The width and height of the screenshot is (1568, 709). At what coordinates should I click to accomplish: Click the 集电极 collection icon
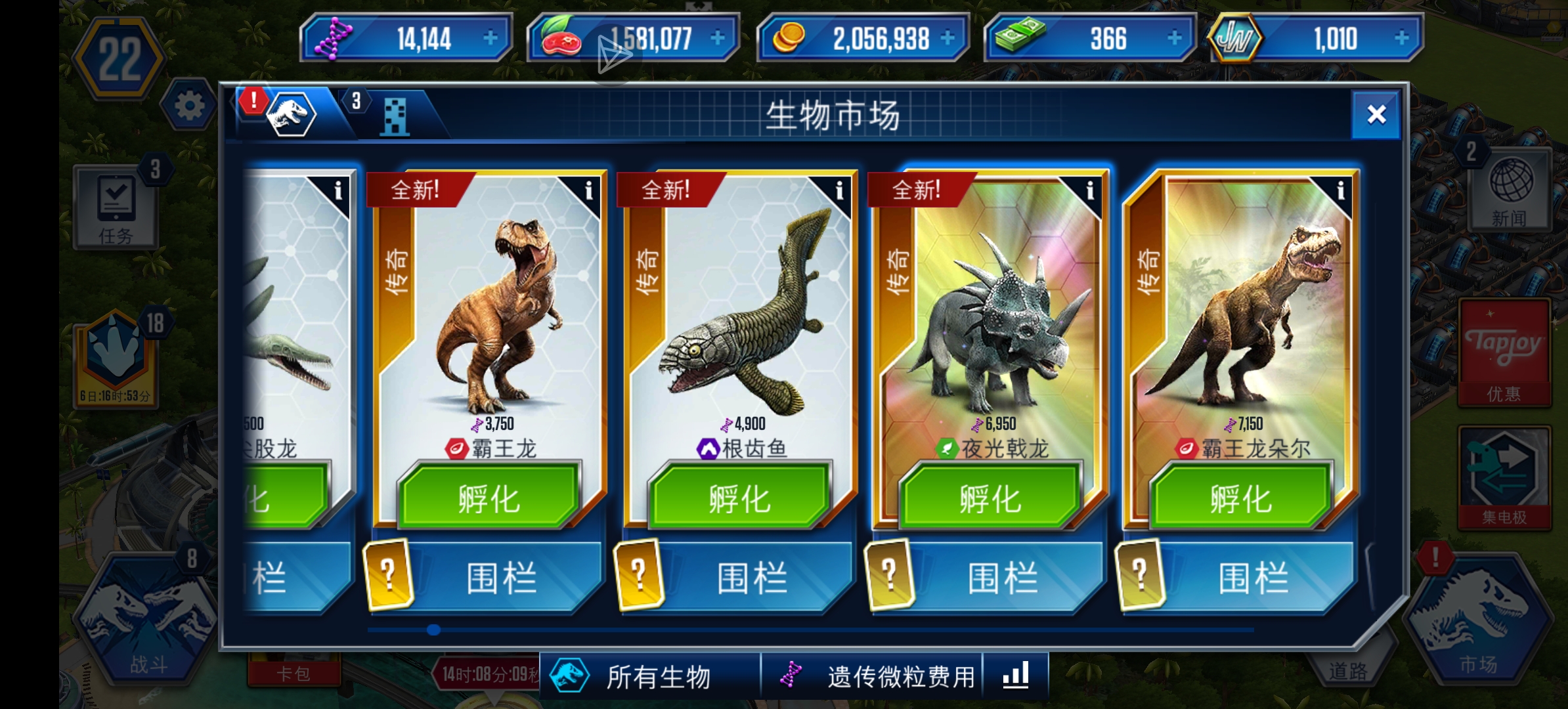coord(1504,479)
